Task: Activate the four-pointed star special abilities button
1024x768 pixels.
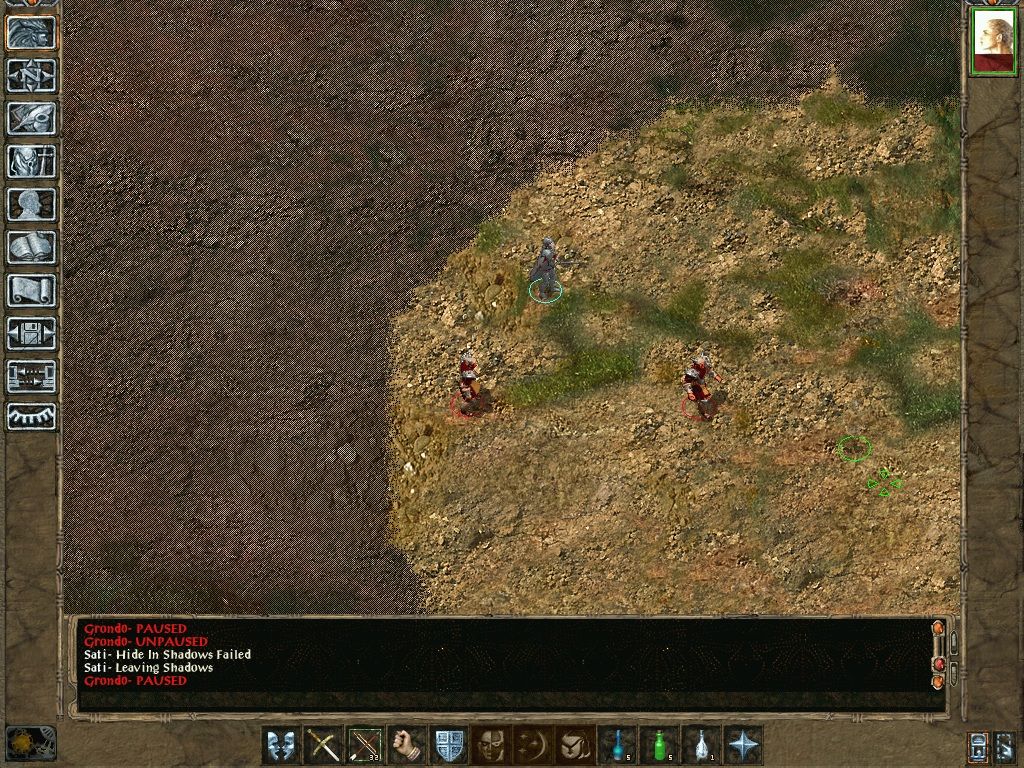Action: (x=743, y=745)
